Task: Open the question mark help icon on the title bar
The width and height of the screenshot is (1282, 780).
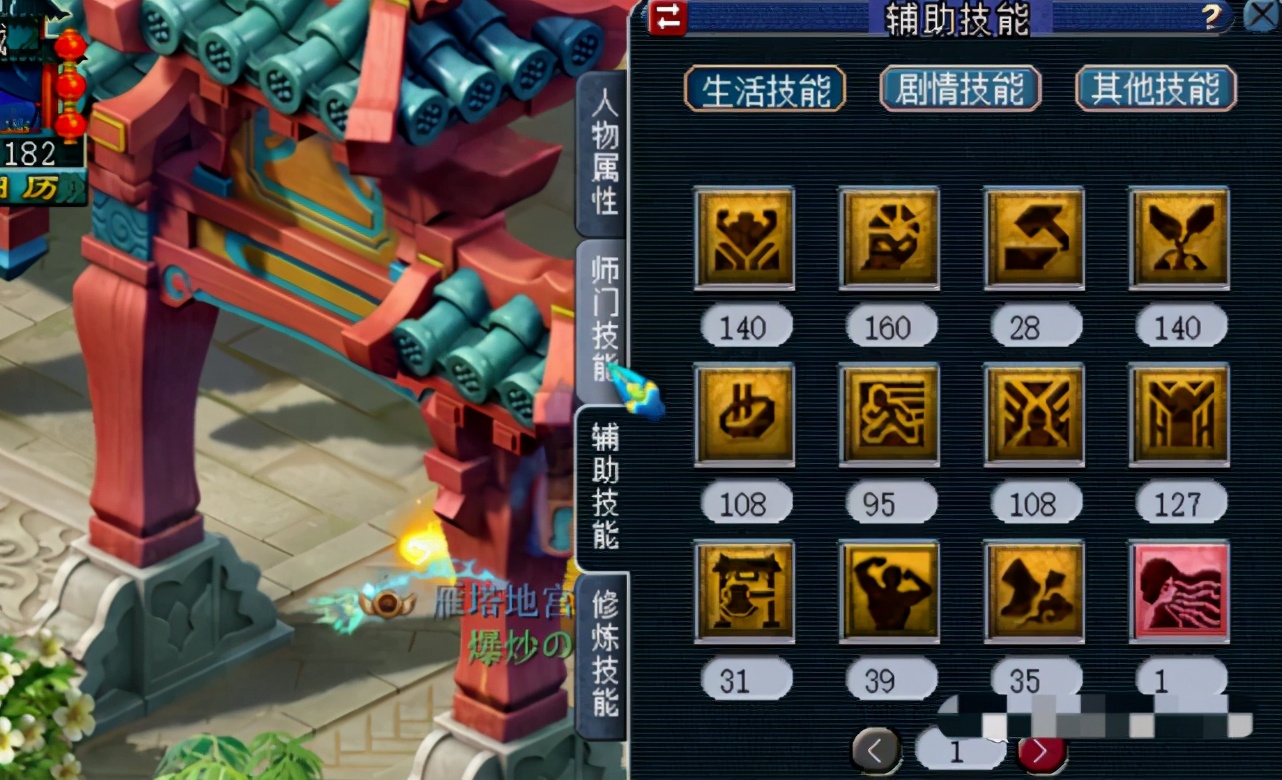Action: click(1214, 16)
